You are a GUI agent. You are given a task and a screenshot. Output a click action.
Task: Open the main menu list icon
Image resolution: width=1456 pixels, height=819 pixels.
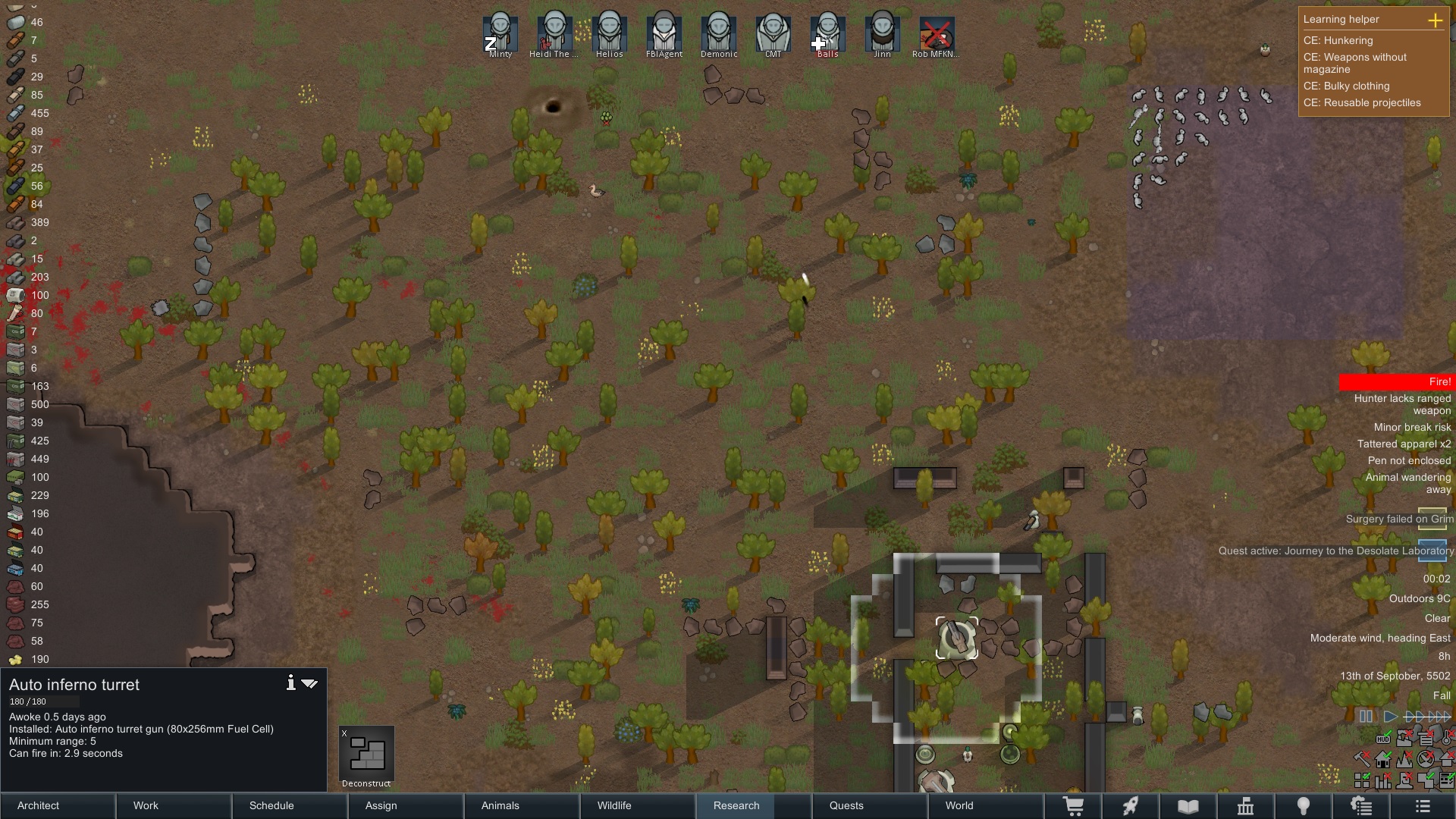[x=1424, y=806]
